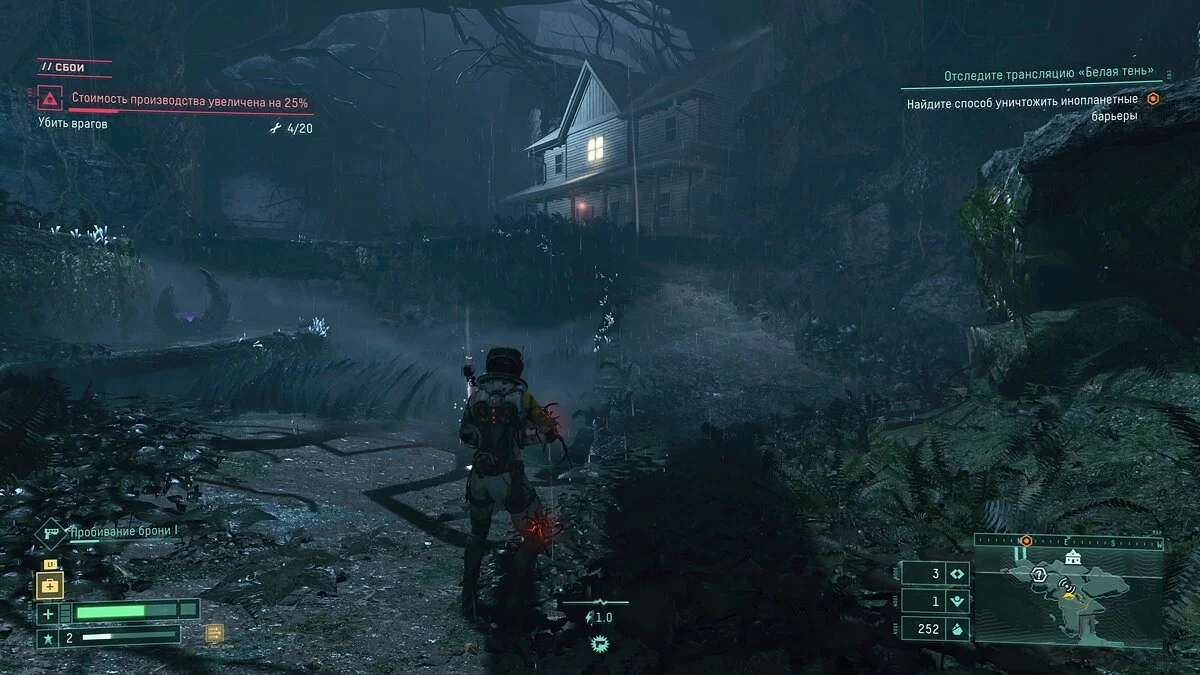
Task: Click the diamond resource icon showing 3
Action: (955, 574)
